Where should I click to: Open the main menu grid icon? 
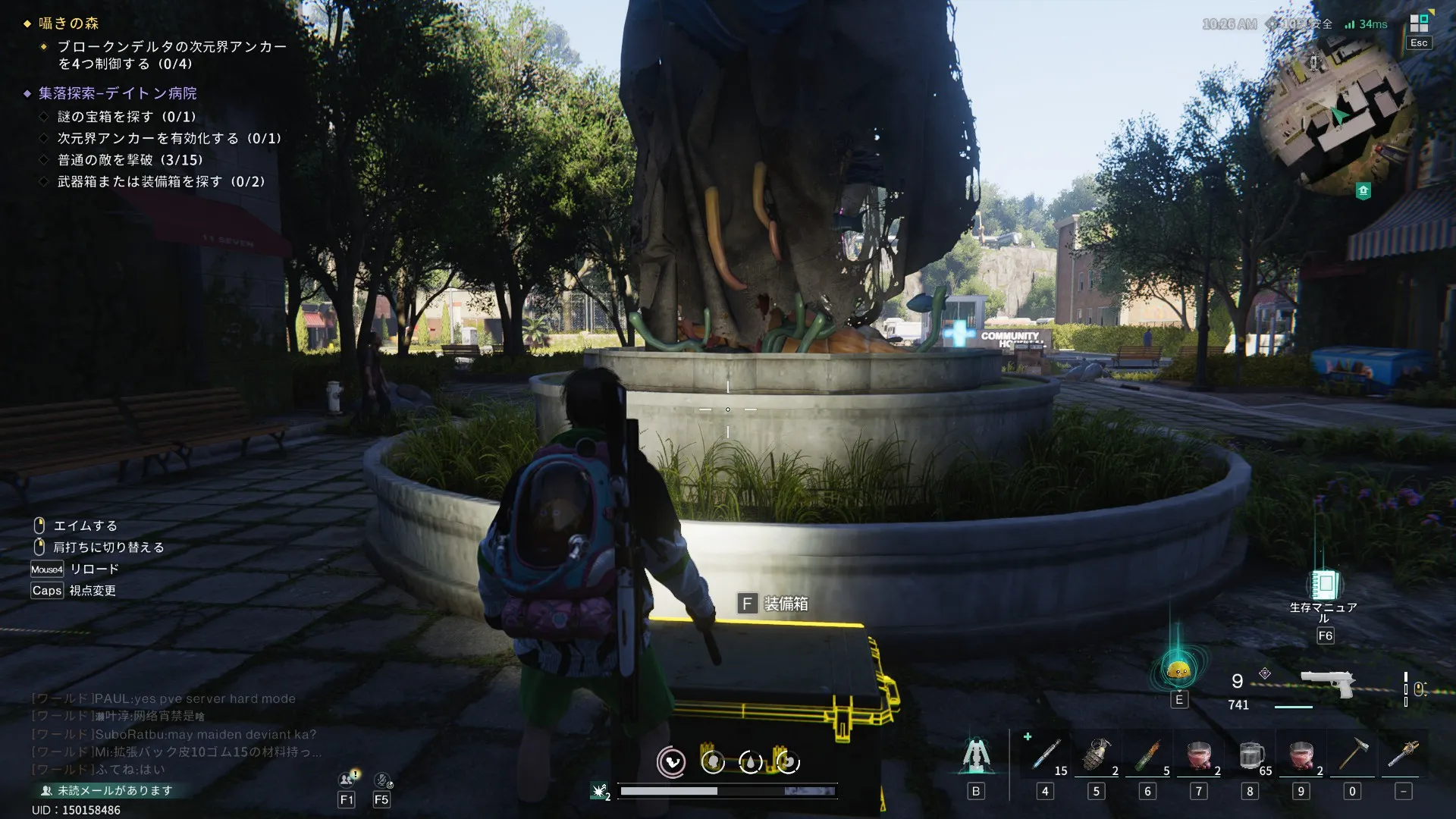click(1419, 24)
